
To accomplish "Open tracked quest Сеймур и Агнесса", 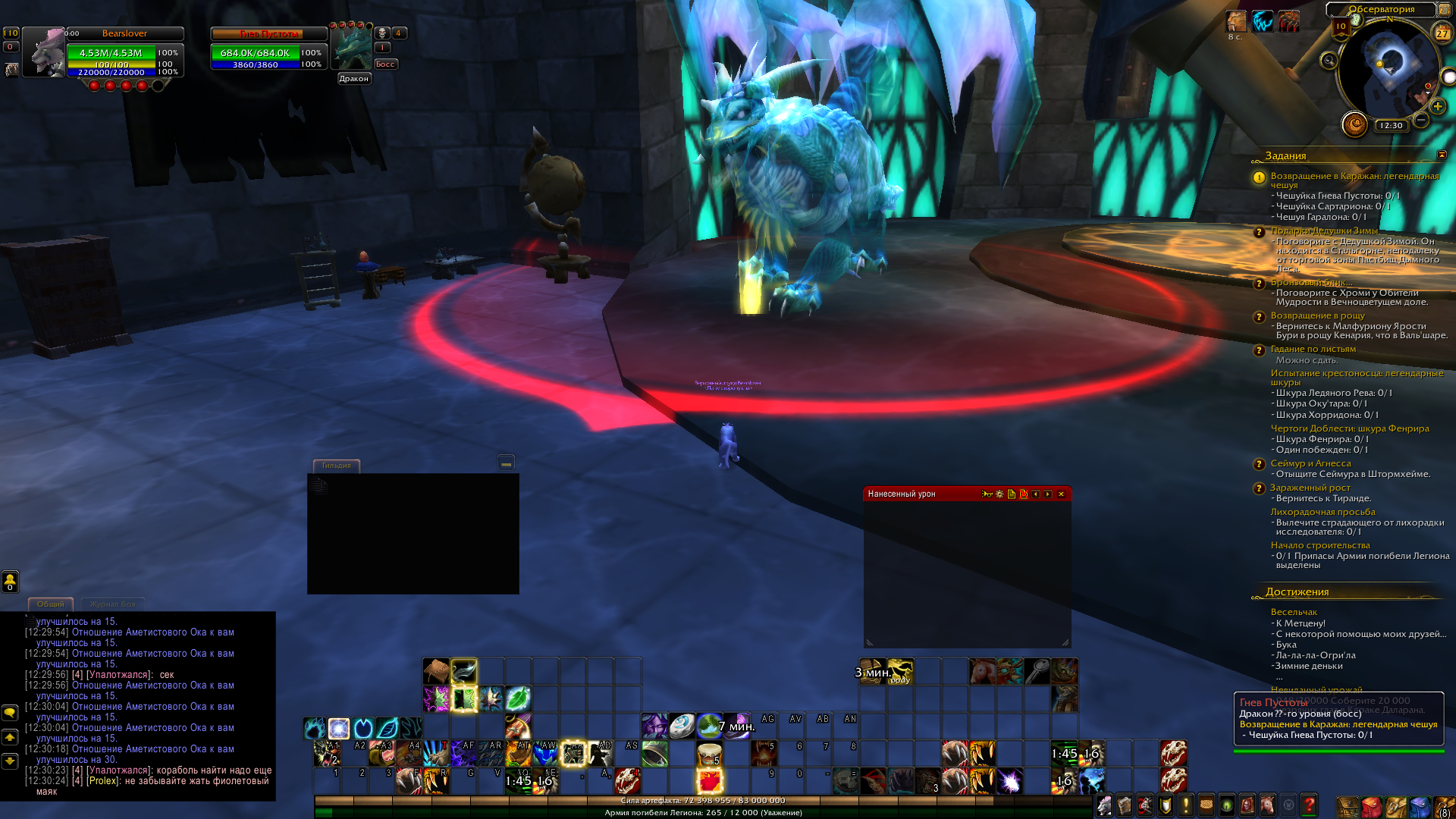I will [x=1310, y=463].
